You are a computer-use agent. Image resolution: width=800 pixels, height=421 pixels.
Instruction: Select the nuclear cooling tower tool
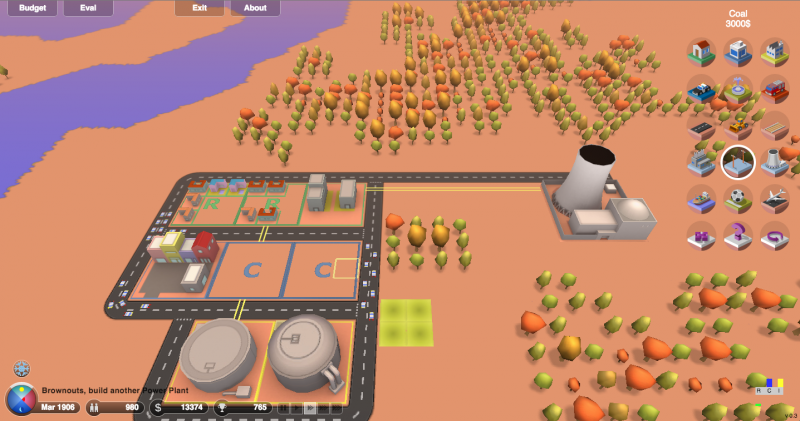pos(774,162)
